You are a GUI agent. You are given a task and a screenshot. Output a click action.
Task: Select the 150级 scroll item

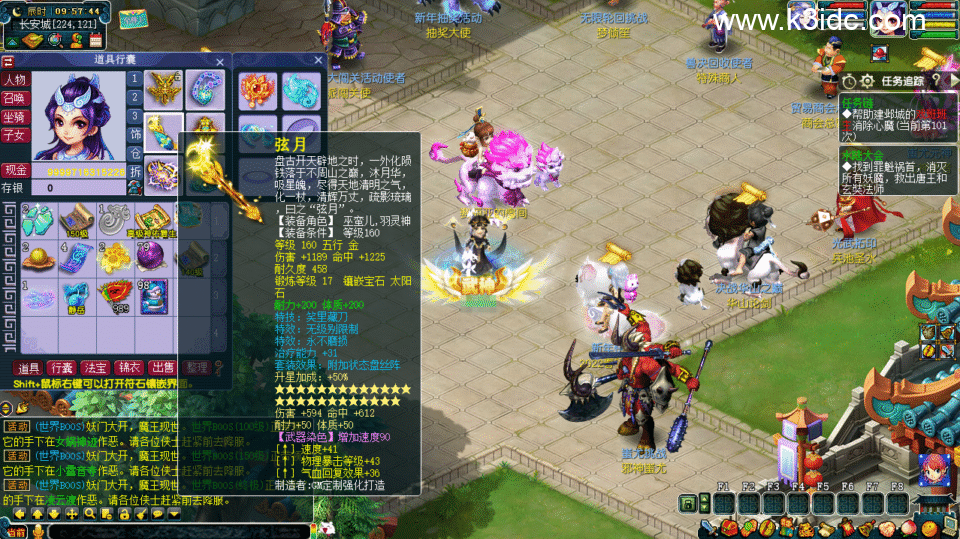pyautogui.click(x=76, y=220)
